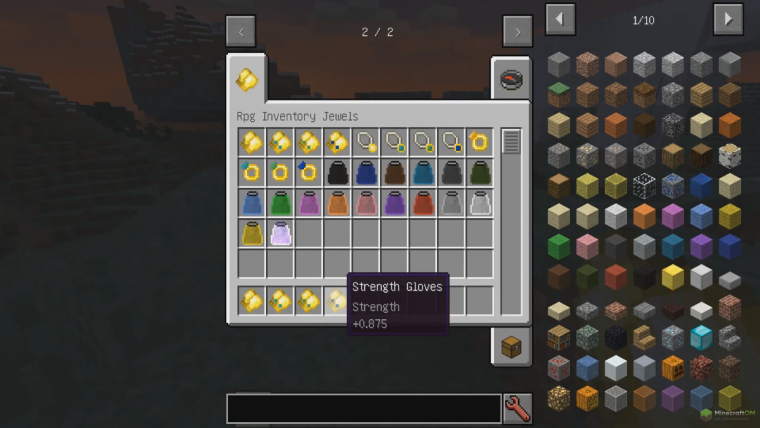
Task: Select the Rpg Inventory Jewels tab
Action: point(246,79)
